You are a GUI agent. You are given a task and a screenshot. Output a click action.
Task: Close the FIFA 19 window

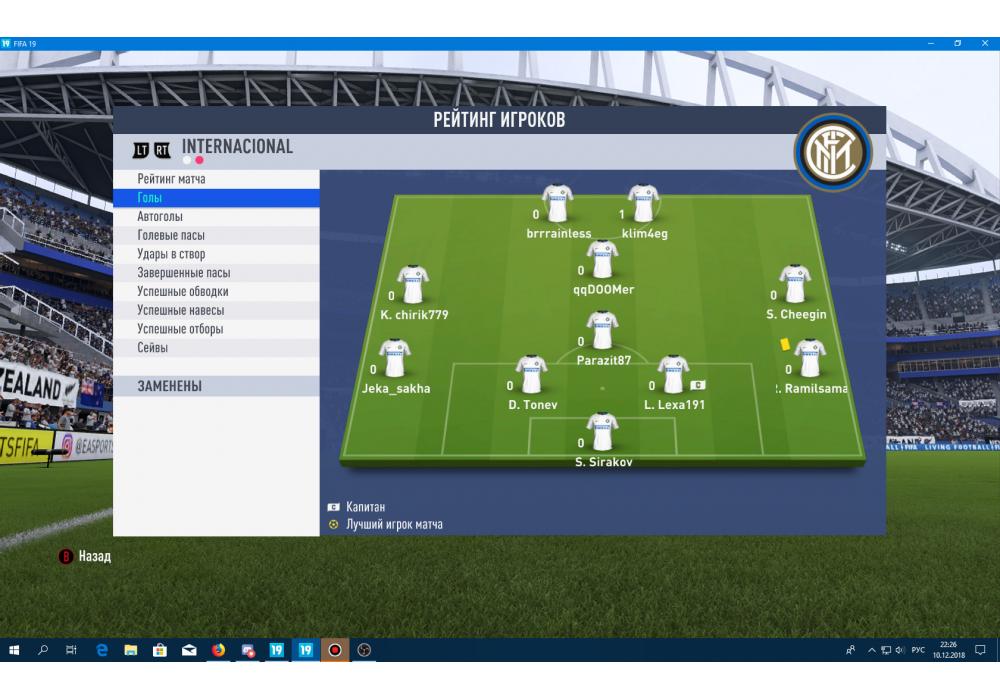[984, 43]
